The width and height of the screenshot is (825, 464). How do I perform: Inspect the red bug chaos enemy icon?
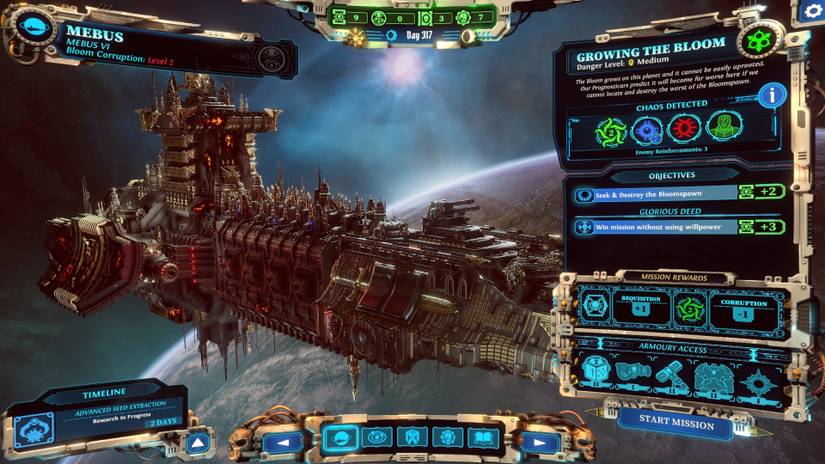686,130
